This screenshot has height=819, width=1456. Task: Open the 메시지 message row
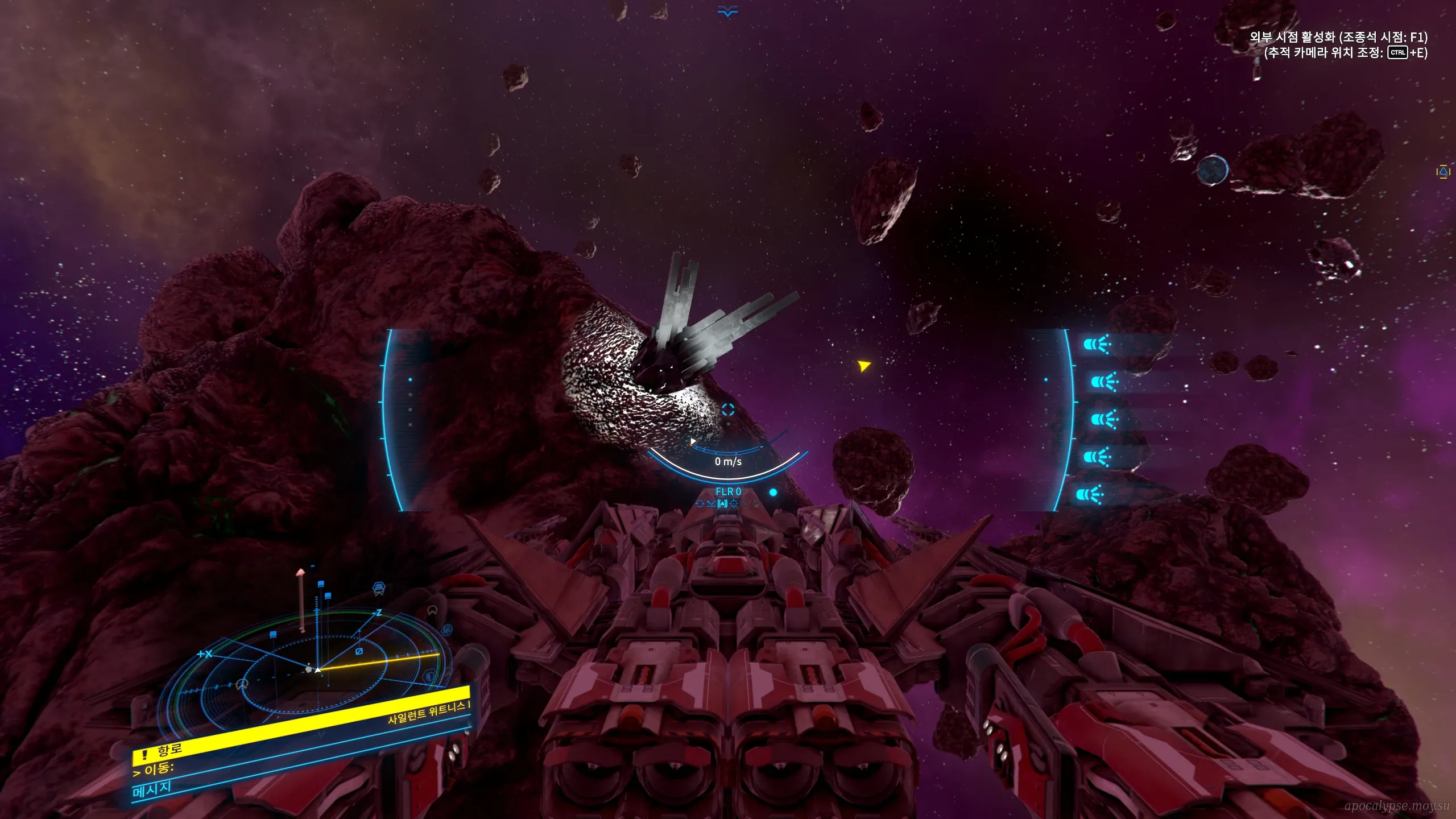tap(152, 789)
